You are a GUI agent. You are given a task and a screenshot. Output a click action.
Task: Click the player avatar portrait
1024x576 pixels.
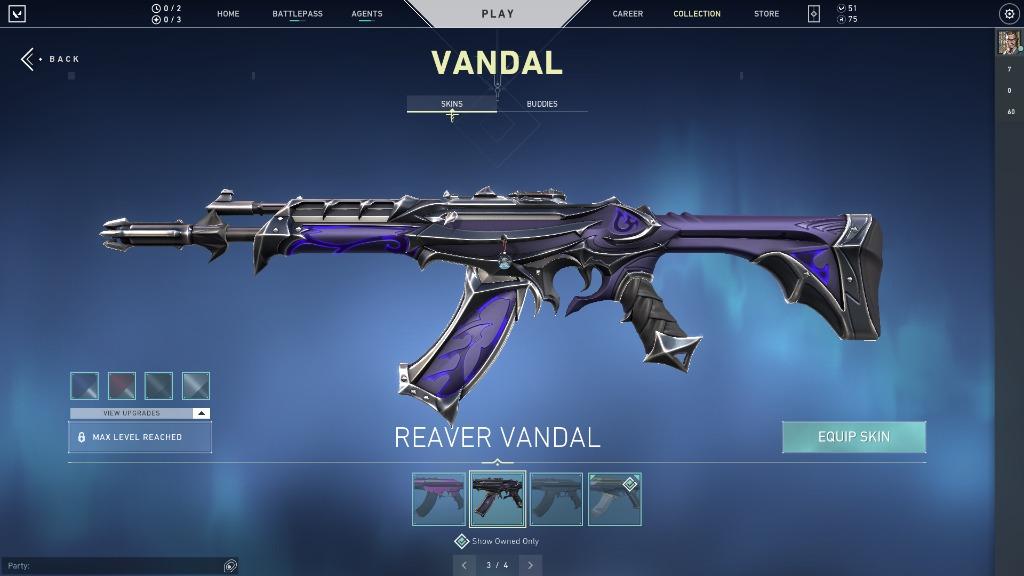click(x=1008, y=43)
